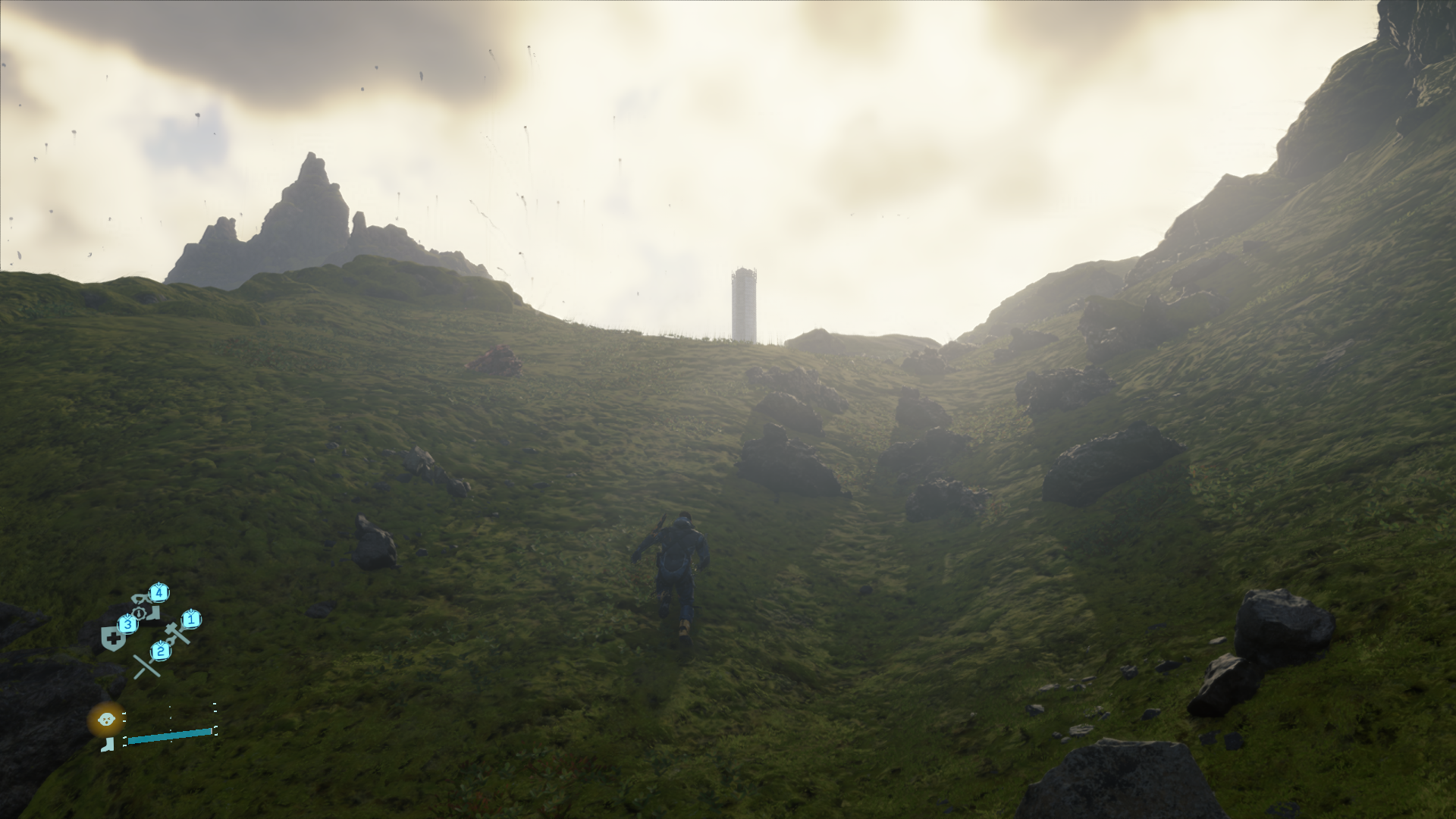1456x819 pixels.
Task: Open the equipment gear icon
Action: click(x=140, y=613)
